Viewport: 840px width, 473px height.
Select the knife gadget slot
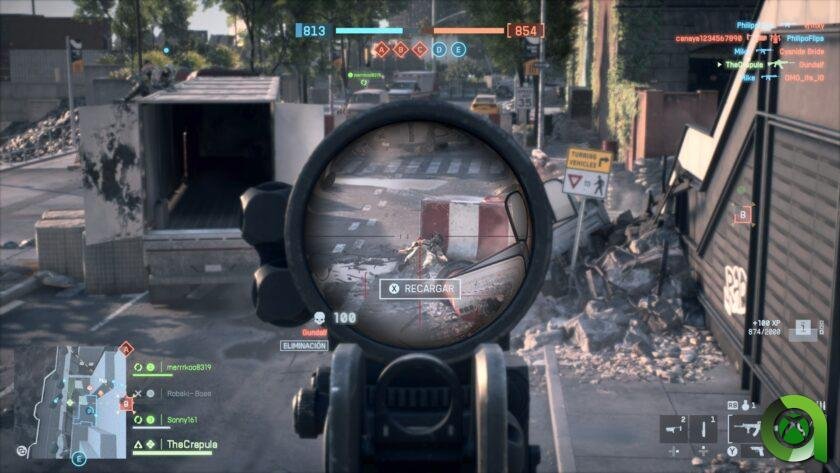705,430
